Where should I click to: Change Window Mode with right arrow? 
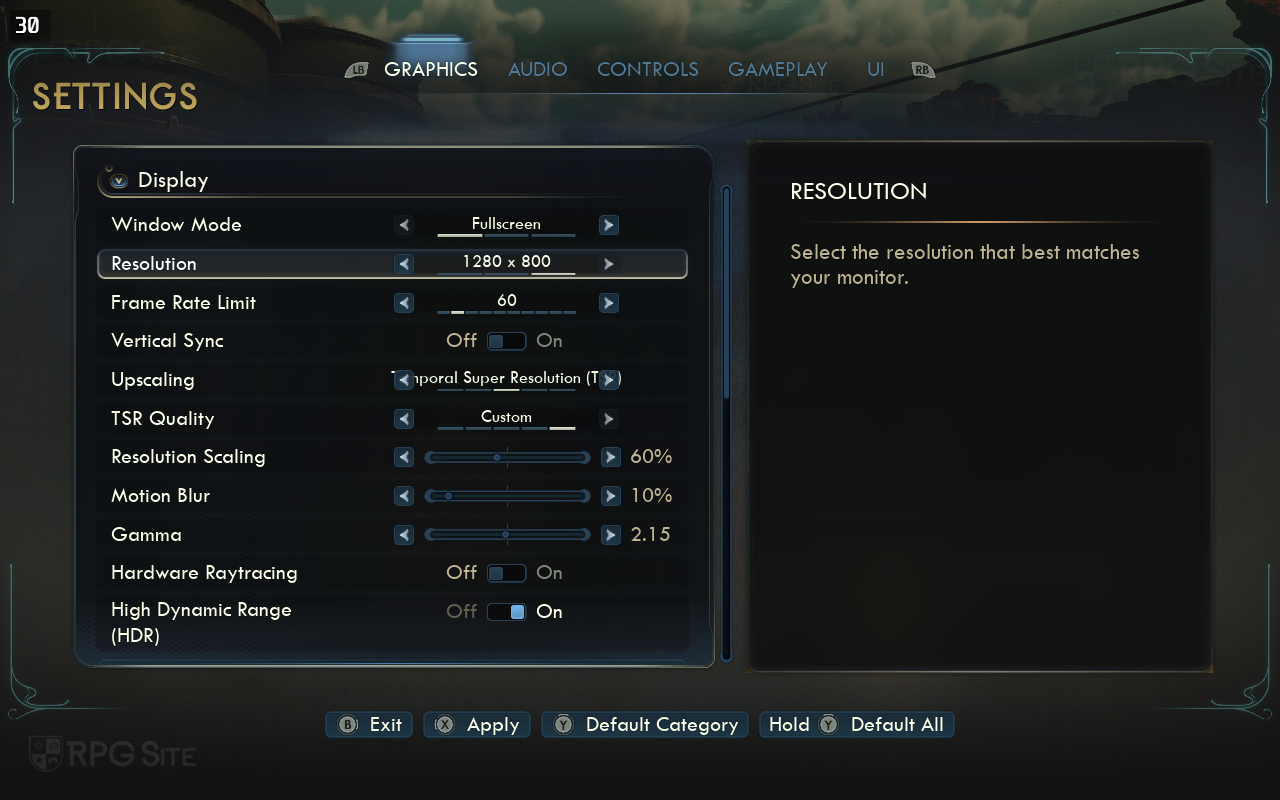(x=608, y=225)
